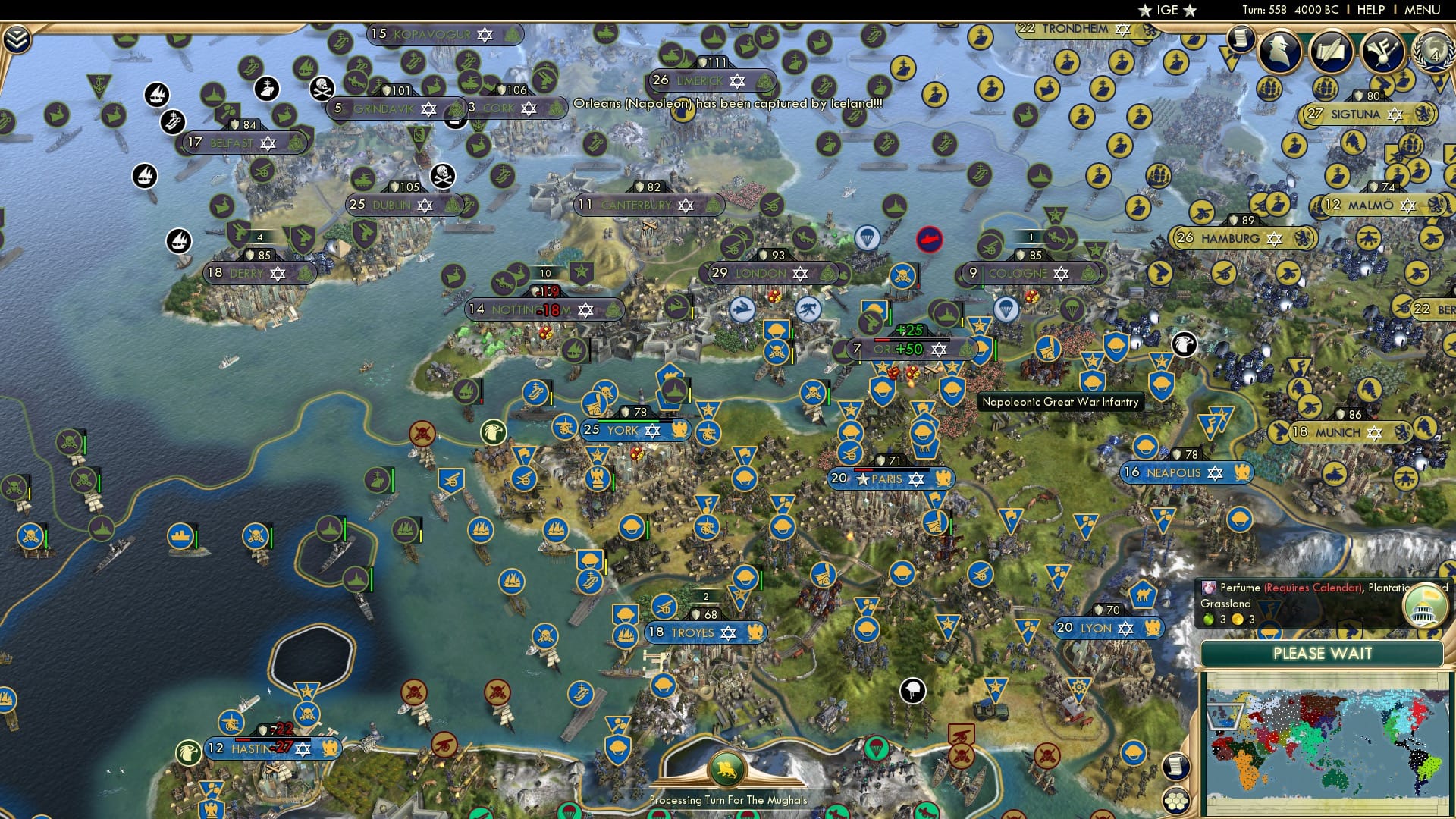Click the IGE star icon in top bar
Viewport: 1456px width, 819px height.
[1145, 10]
